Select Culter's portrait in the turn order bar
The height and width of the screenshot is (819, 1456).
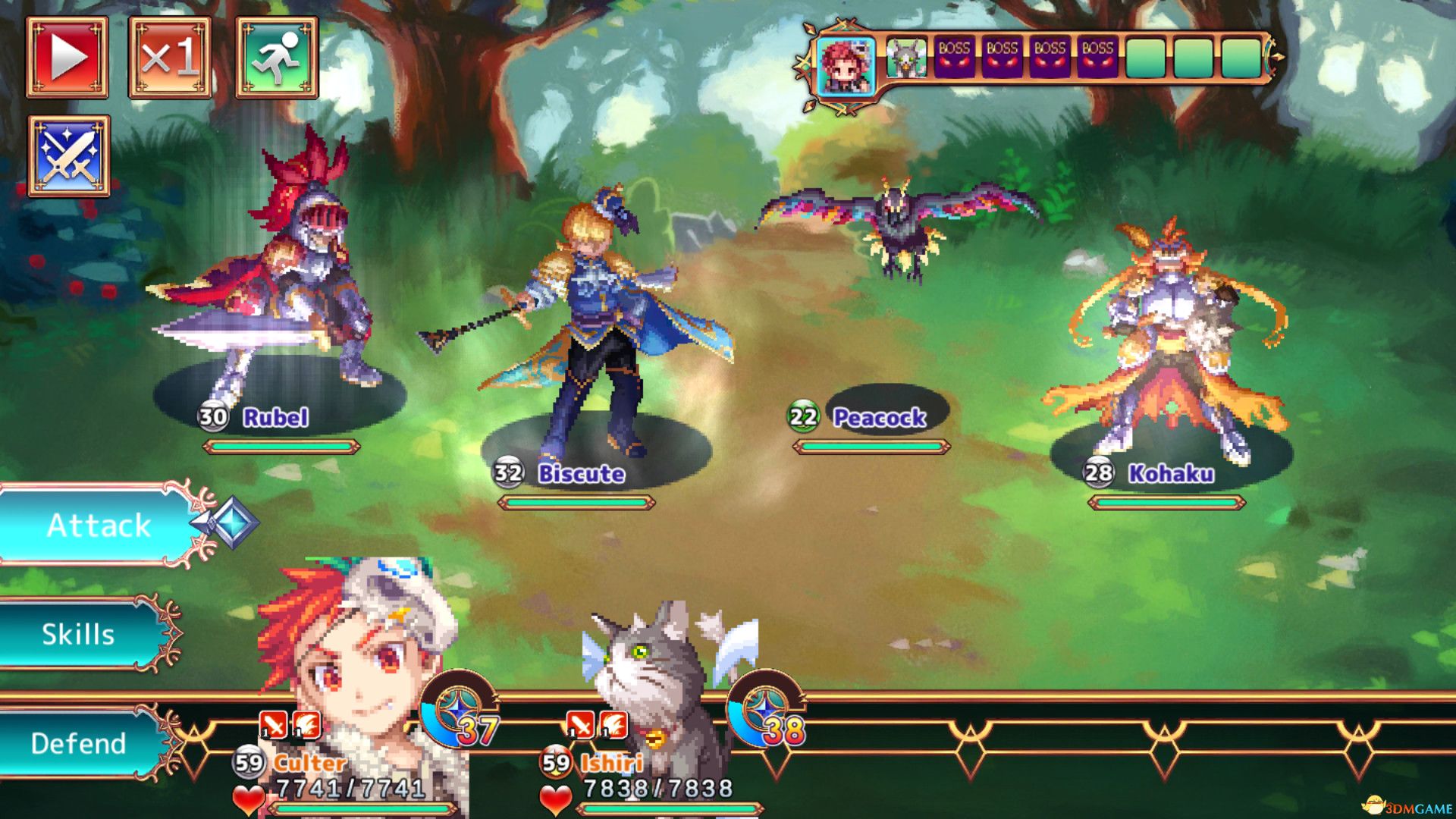[847, 62]
